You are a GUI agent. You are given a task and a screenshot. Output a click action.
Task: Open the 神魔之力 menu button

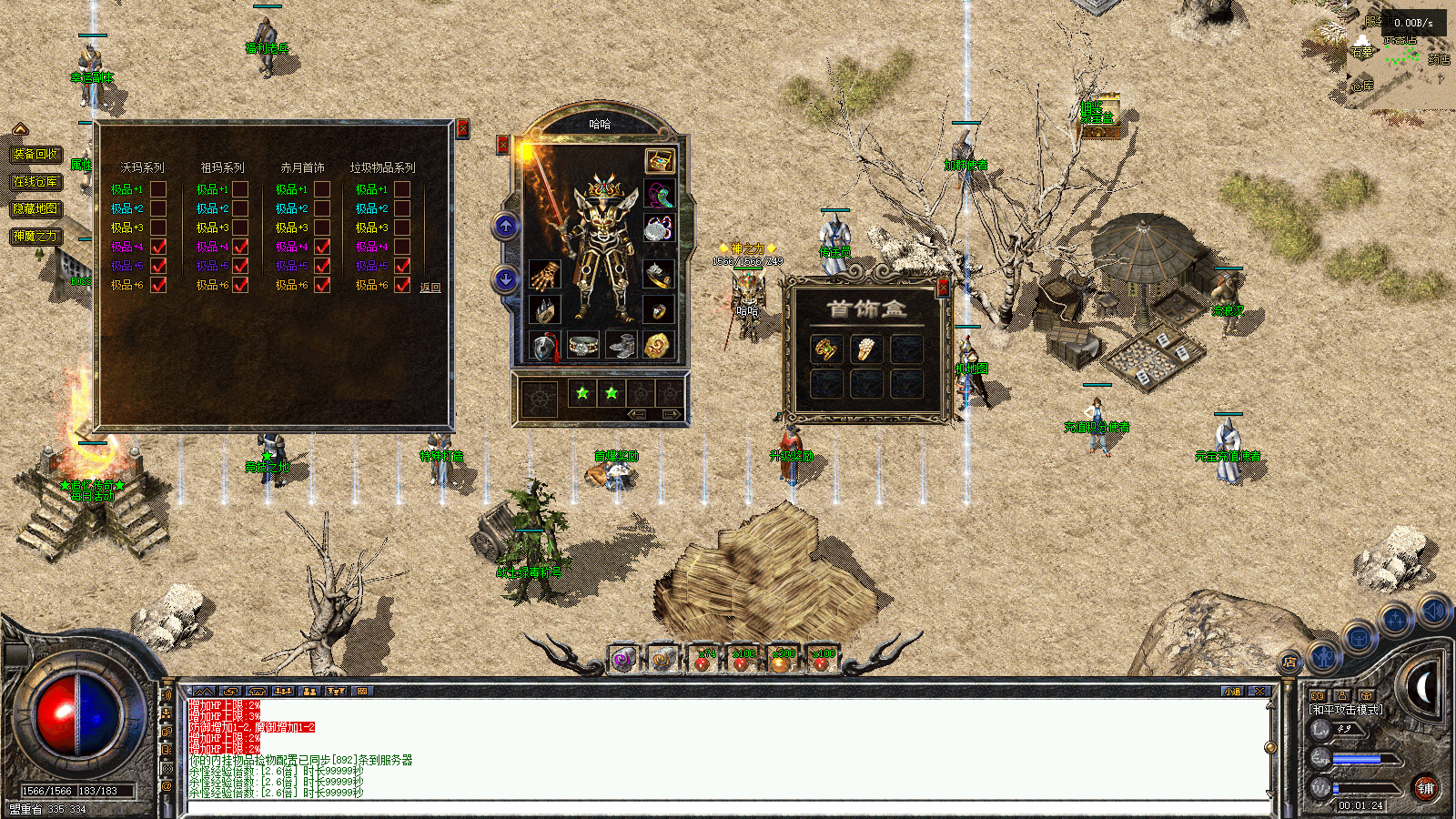point(36,236)
